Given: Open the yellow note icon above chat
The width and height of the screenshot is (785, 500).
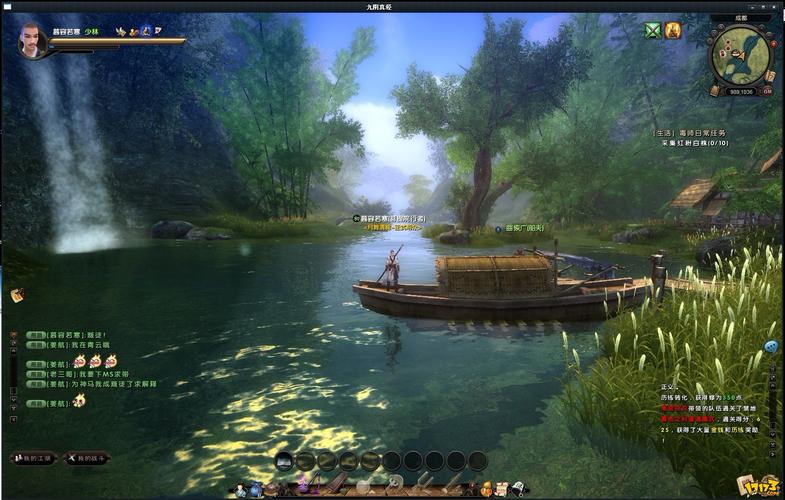Looking at the screenshot, I should tap(17, 295).
